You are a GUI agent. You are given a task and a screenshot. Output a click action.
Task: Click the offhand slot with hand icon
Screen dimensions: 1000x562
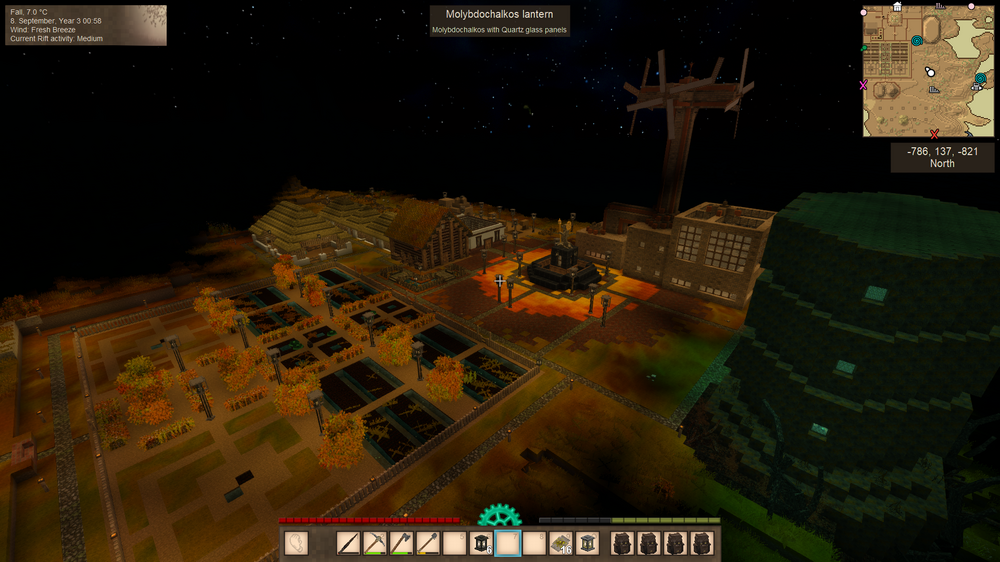(296, 543)
